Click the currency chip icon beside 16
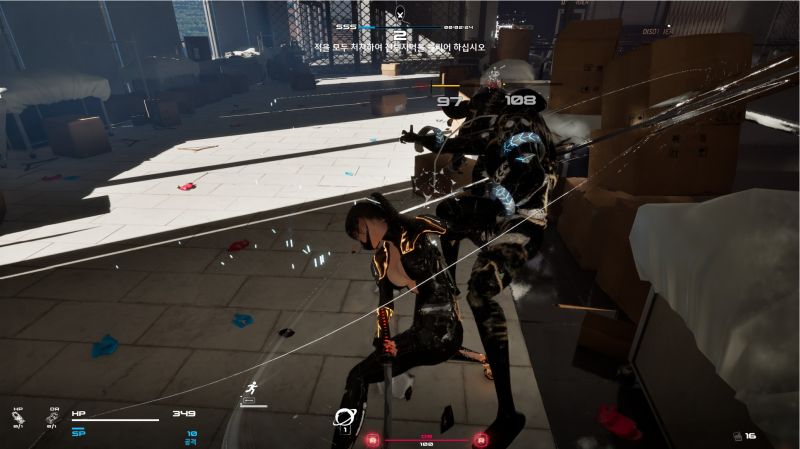This screenshot has height=449, width=800. click(736, 436)
